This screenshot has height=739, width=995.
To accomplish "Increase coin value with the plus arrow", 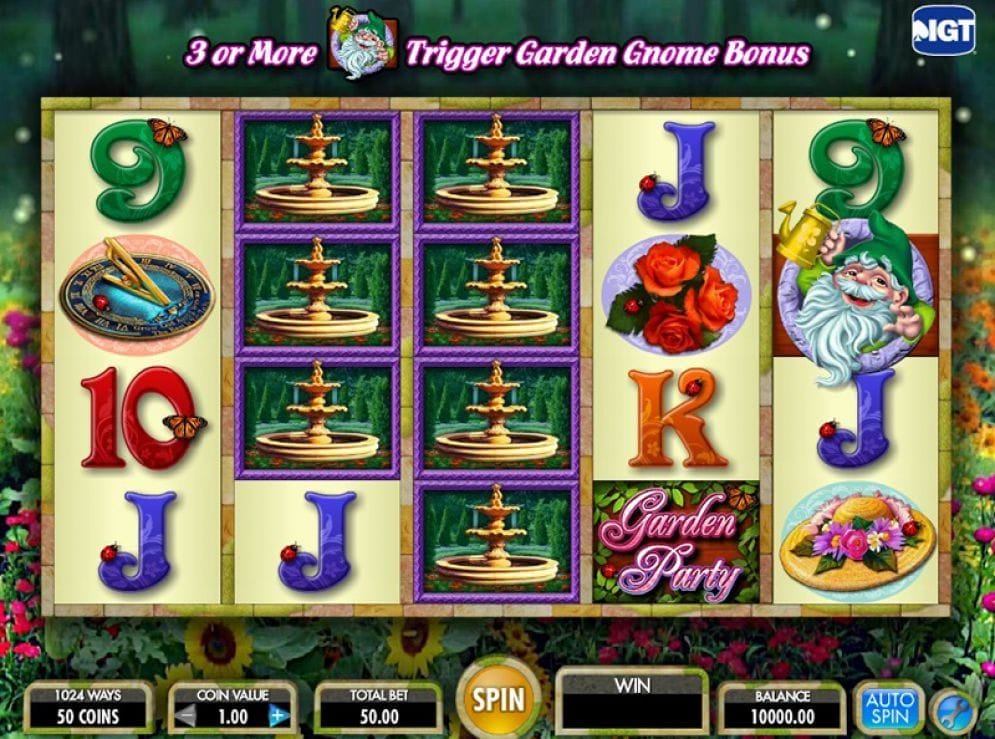I will (279, 716).
